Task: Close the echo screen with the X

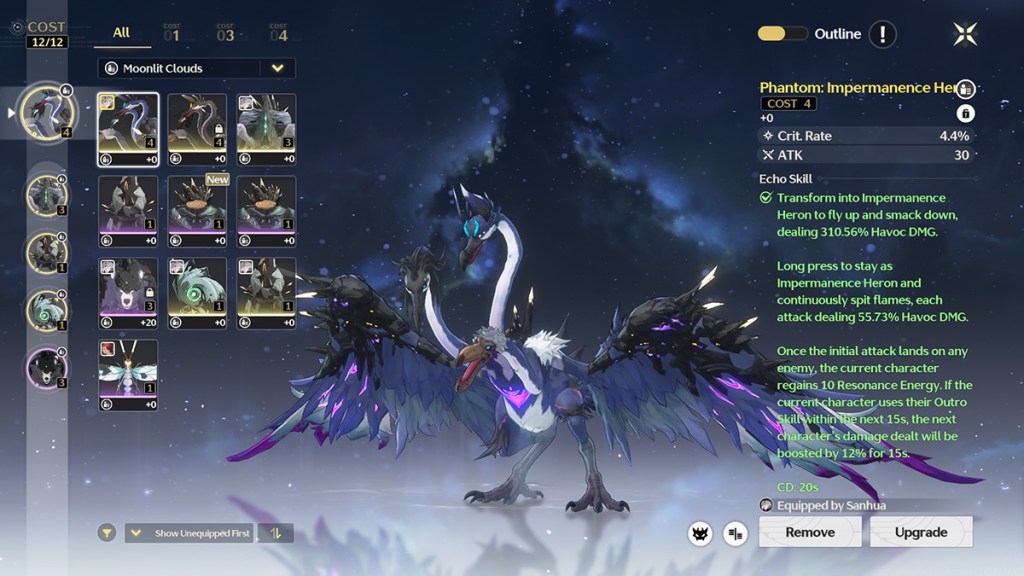Action: 965,34
